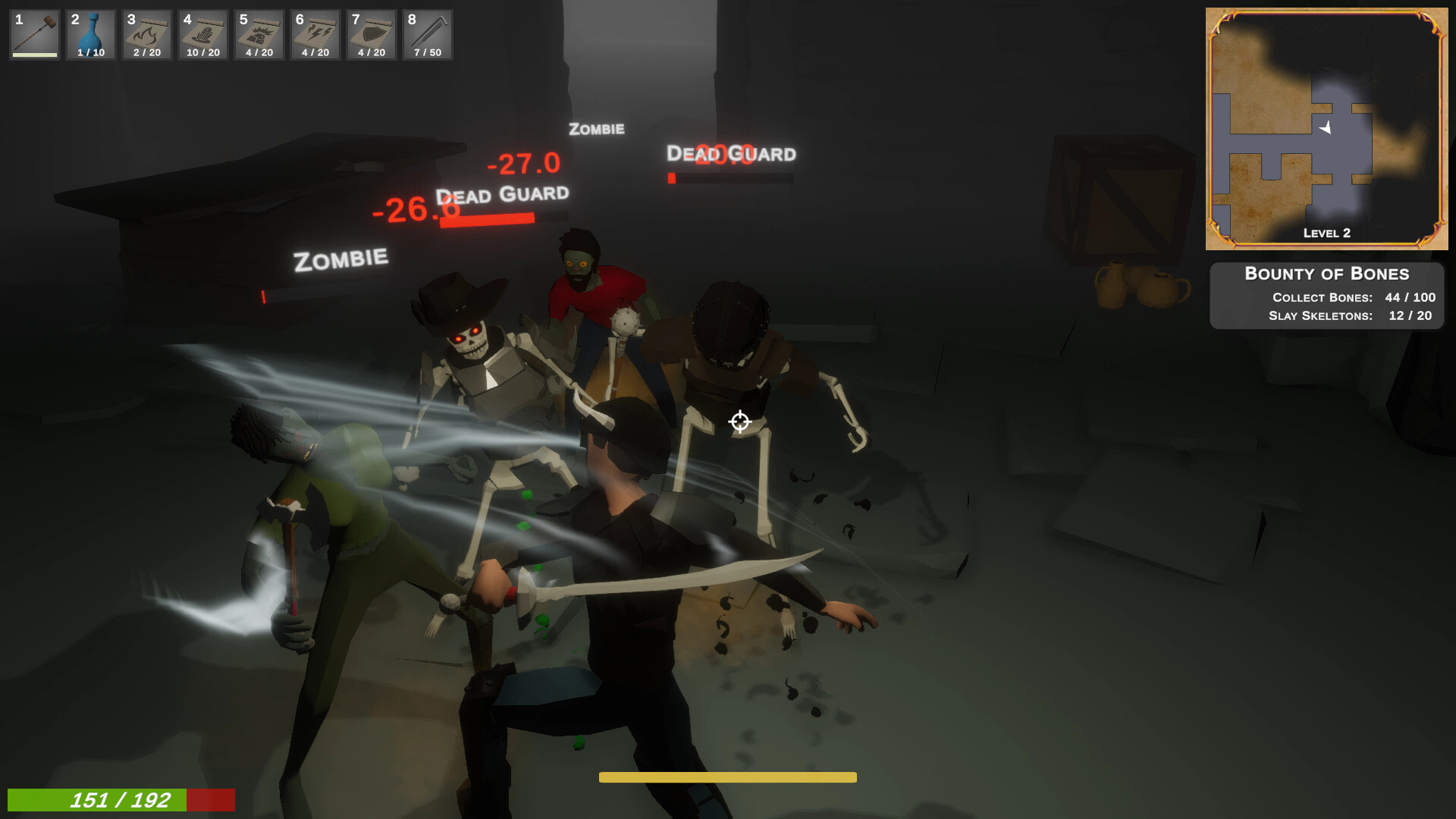
Task: Click the red portion of the health bar
Action: click(x=210, y=800)
